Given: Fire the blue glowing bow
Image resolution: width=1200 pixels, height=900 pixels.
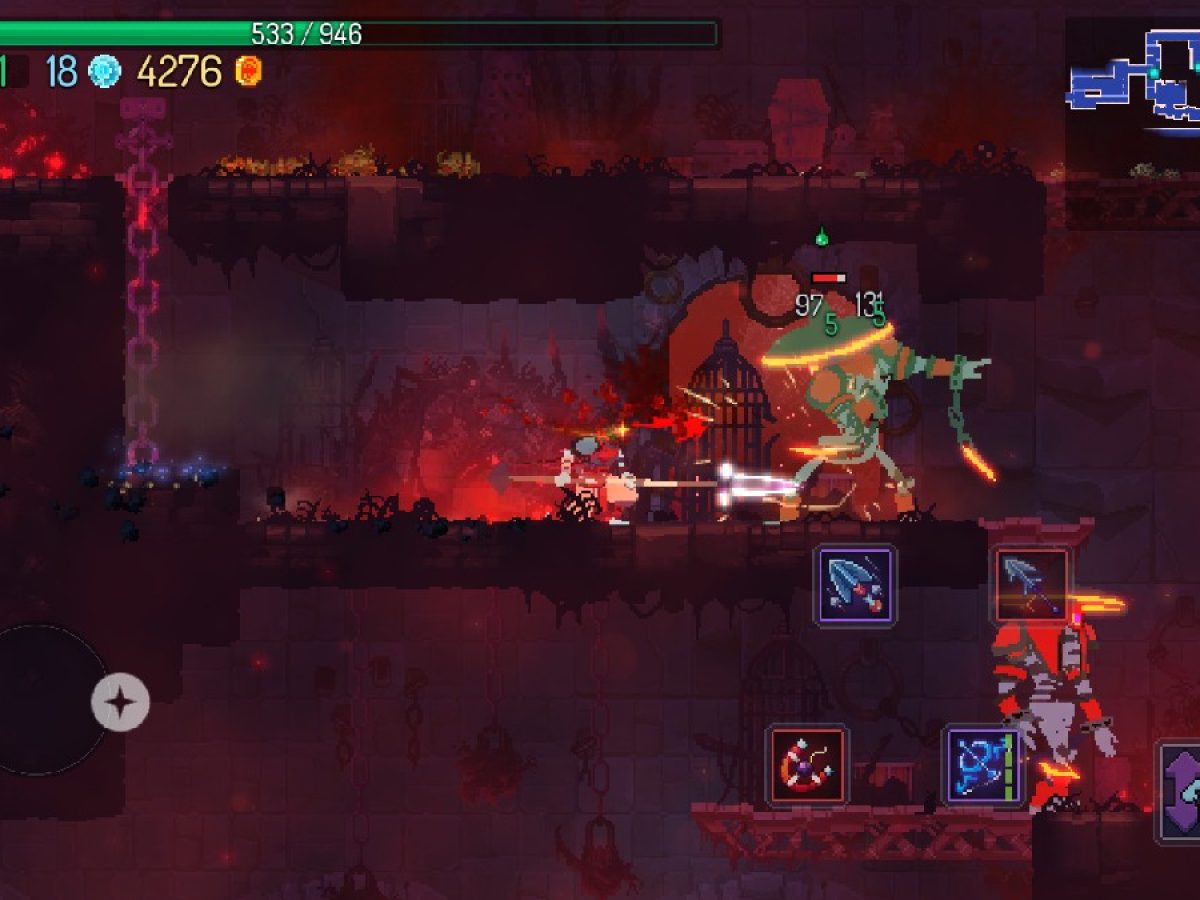Looking at the screenshot, I should pos(984,766).
